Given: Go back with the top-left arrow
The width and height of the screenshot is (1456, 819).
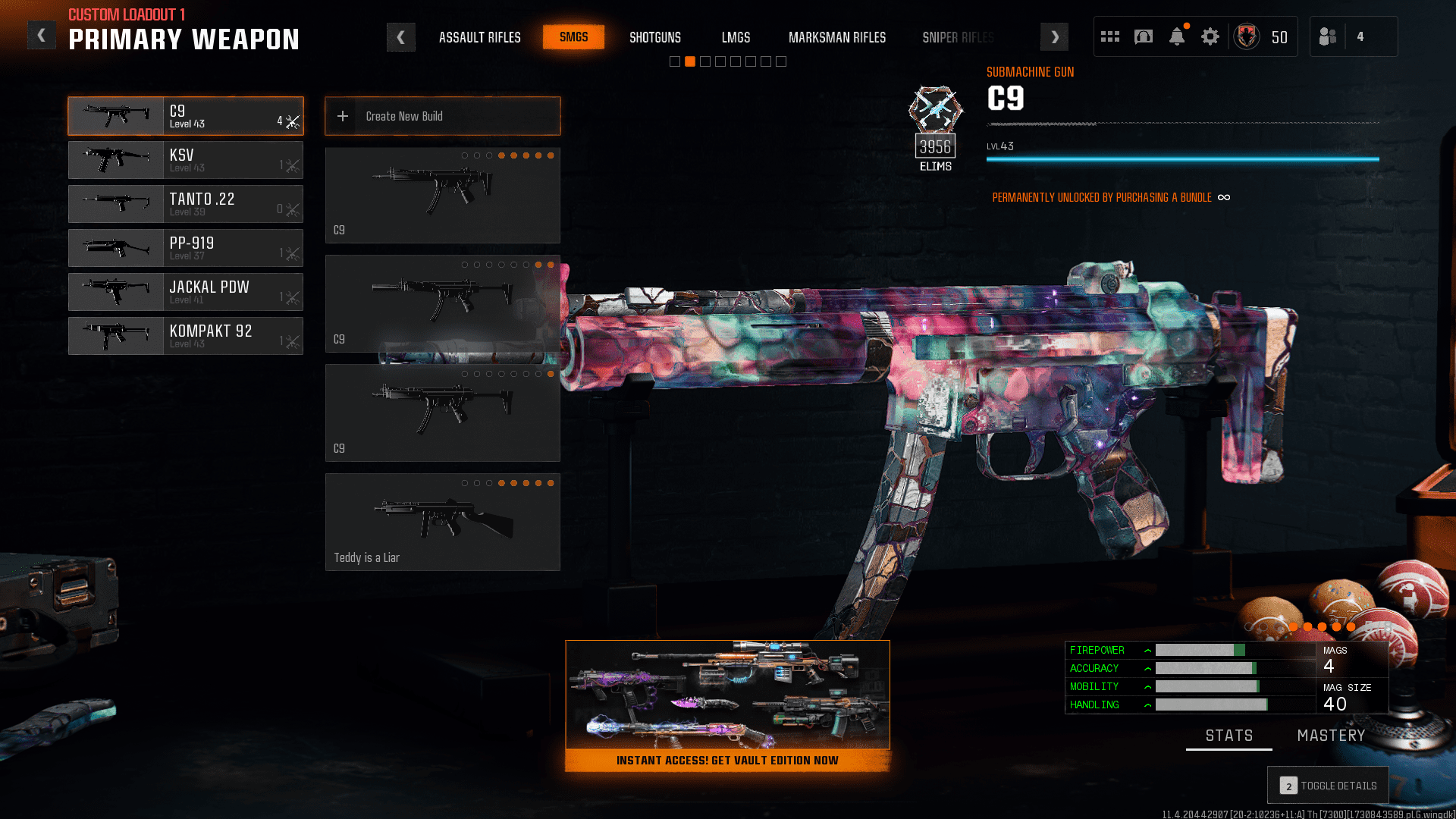Looking at the screenshot, I should point(42,36).
